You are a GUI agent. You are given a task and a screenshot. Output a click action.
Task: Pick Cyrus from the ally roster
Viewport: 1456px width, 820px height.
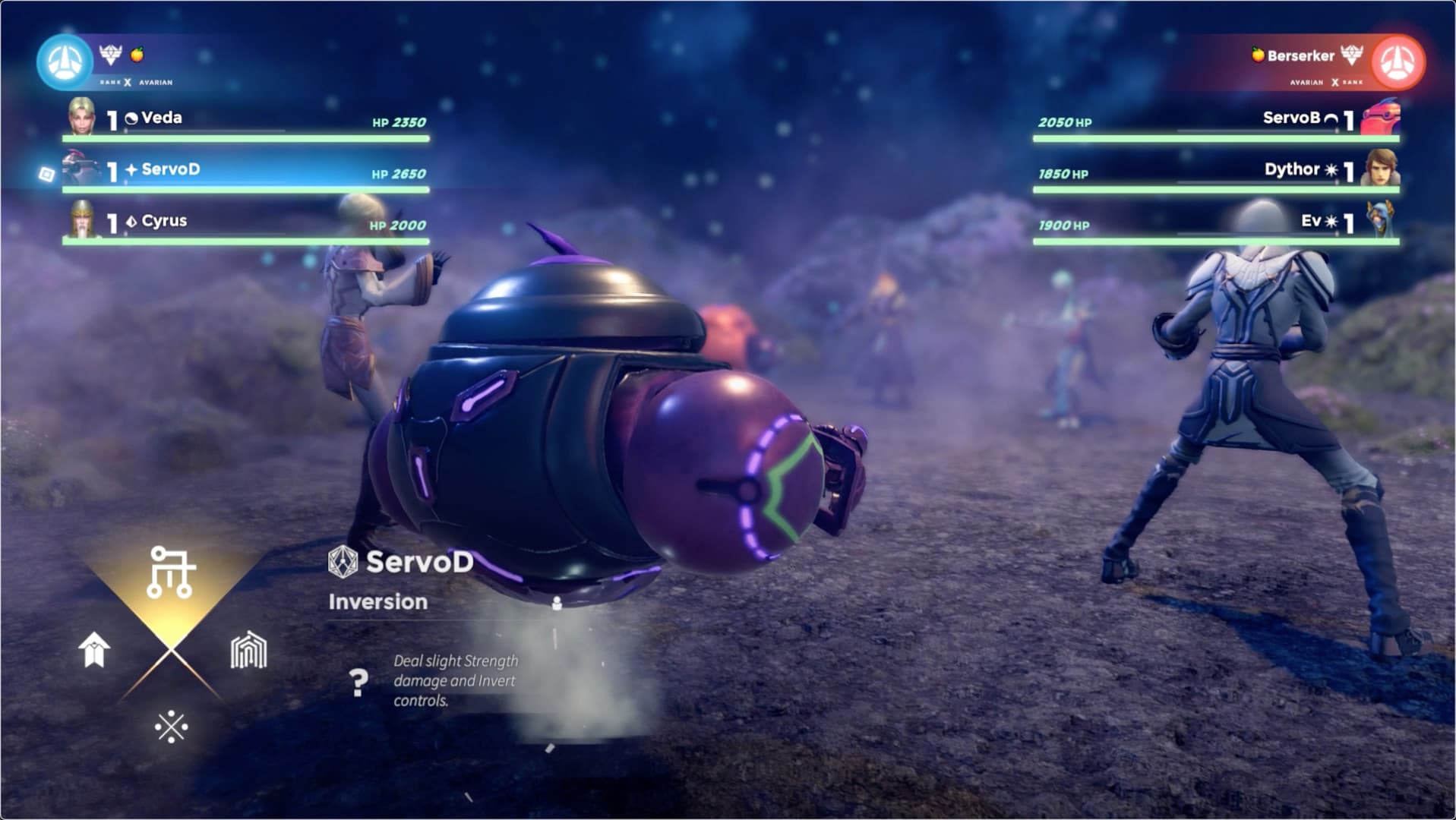click(x=163, y=222)
